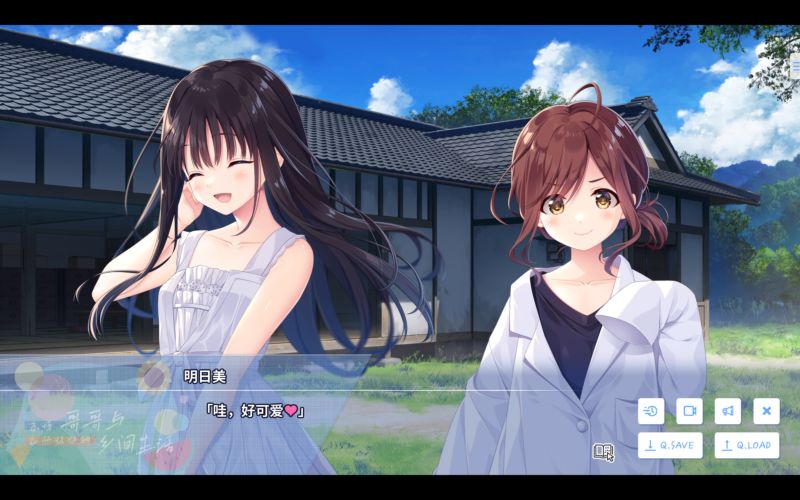Replay the voice line via megaphone icon
The width and height of the screenshot is (800, 500).
727,410
